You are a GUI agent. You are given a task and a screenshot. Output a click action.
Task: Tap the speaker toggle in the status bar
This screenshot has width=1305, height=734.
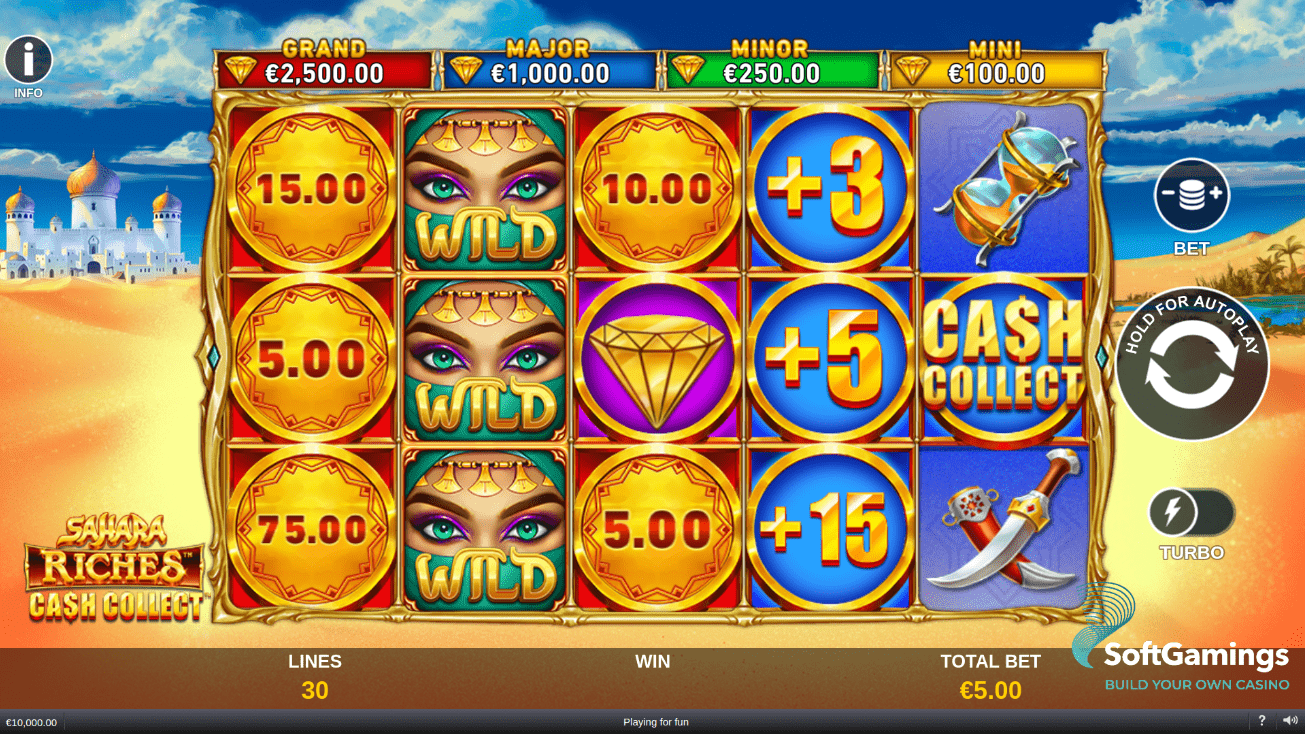pyautogui.click(x=1289, y=721)
